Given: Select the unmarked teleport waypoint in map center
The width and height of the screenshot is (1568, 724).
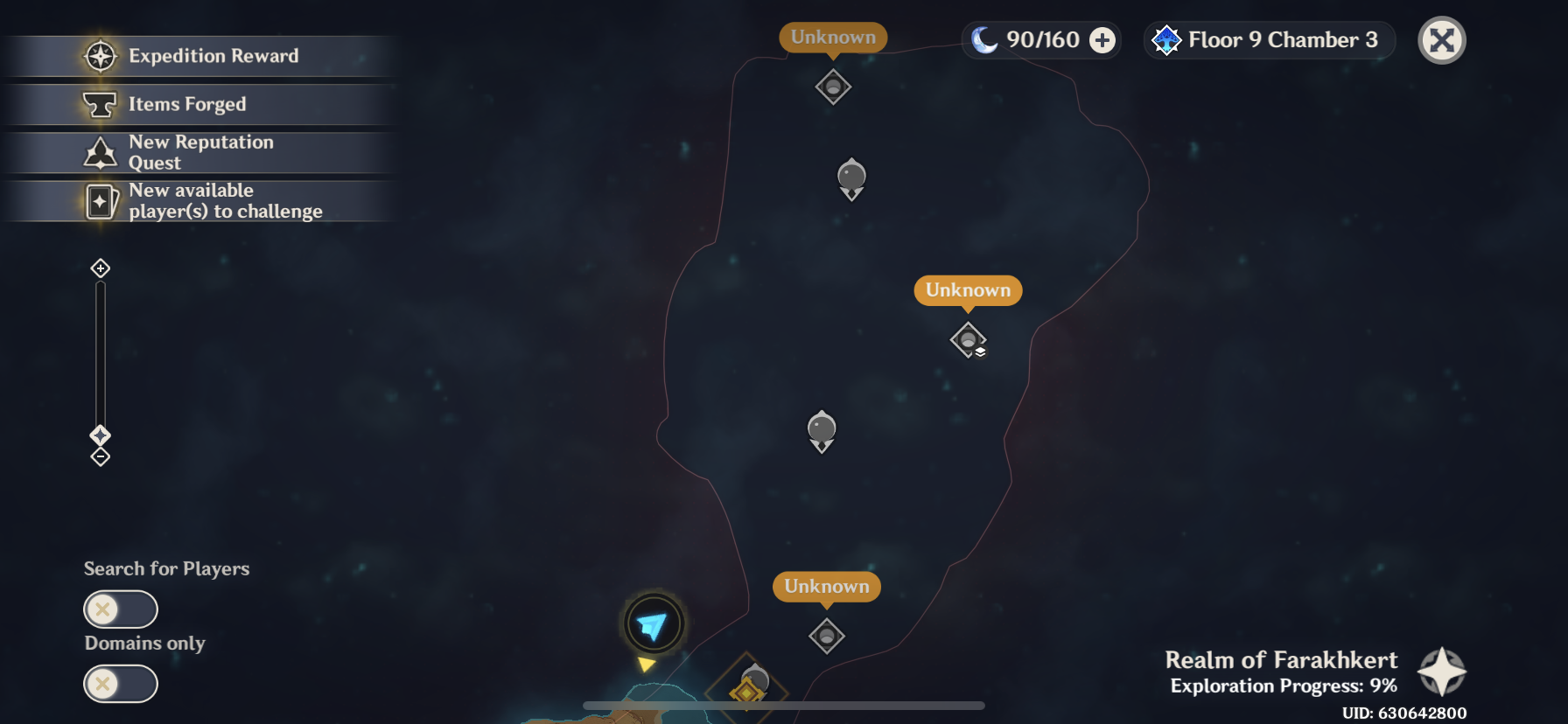Looking at the screenshot, I should click(821, 429).
